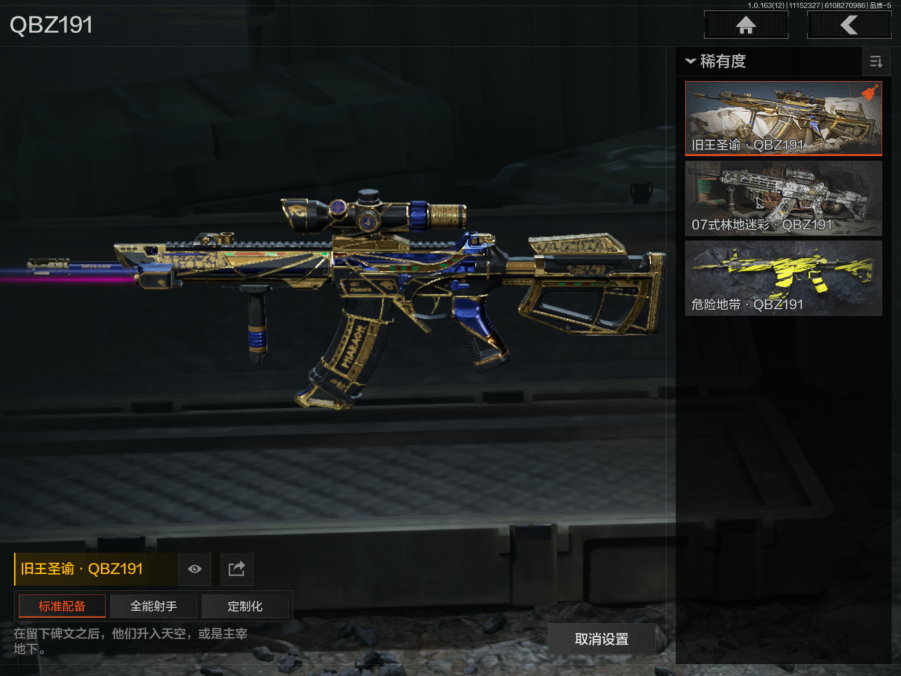Go to the home screen
The image size is (901, 676).
[x=744, y=25]
